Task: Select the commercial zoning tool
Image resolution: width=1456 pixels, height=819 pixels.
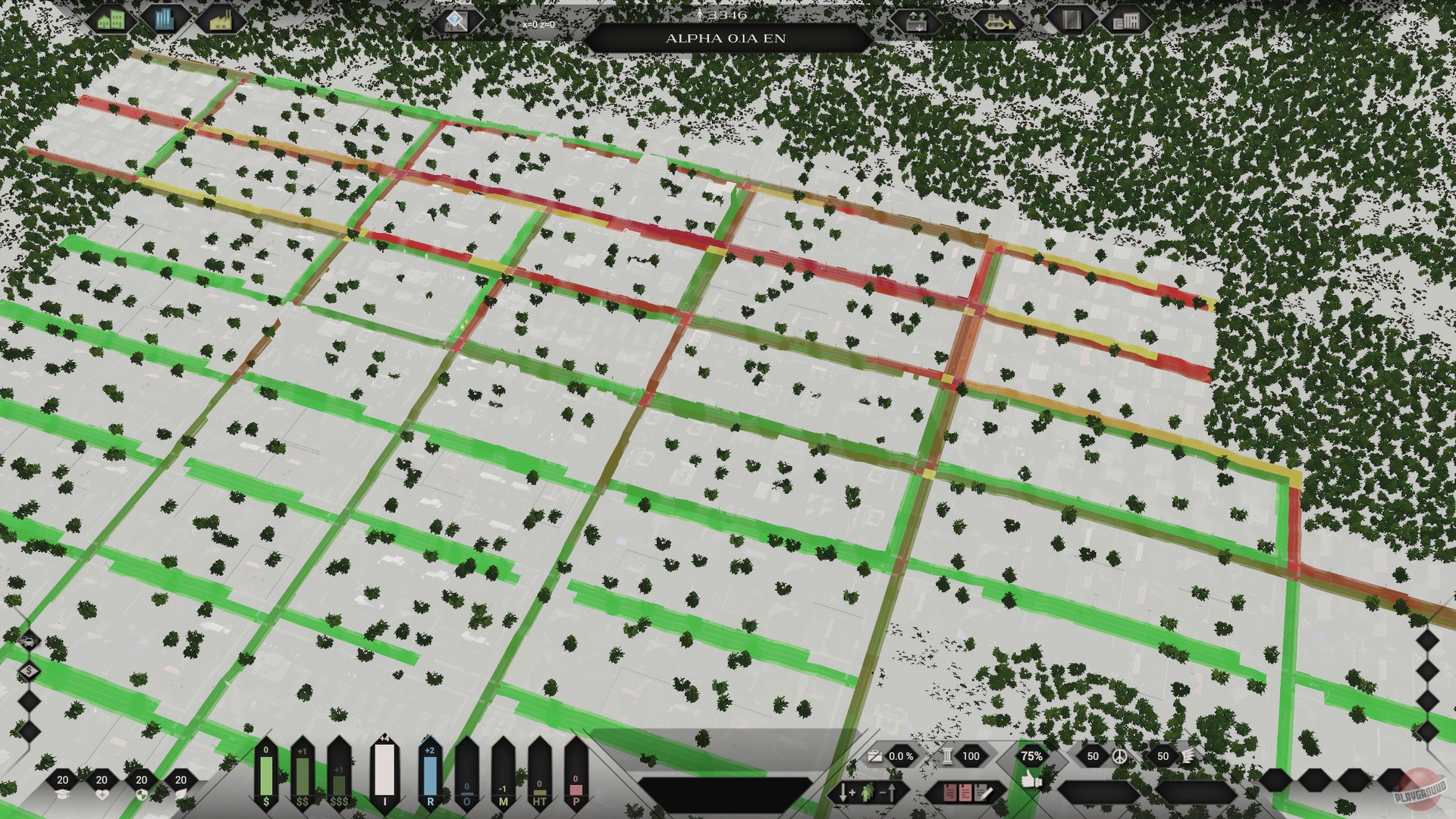Action: pyautogui.click(x=165, y=20)
